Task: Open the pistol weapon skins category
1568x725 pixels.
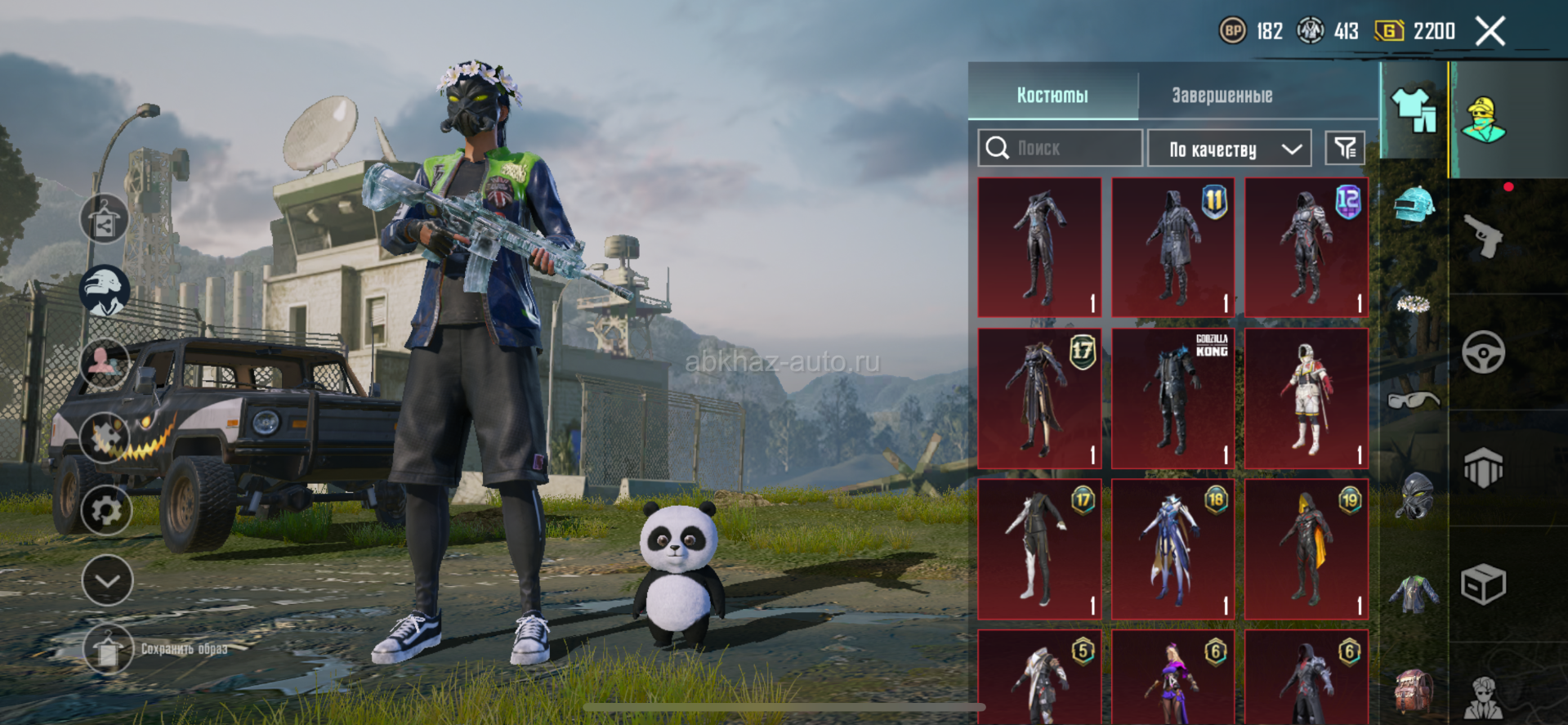Action: [1484, 235]
